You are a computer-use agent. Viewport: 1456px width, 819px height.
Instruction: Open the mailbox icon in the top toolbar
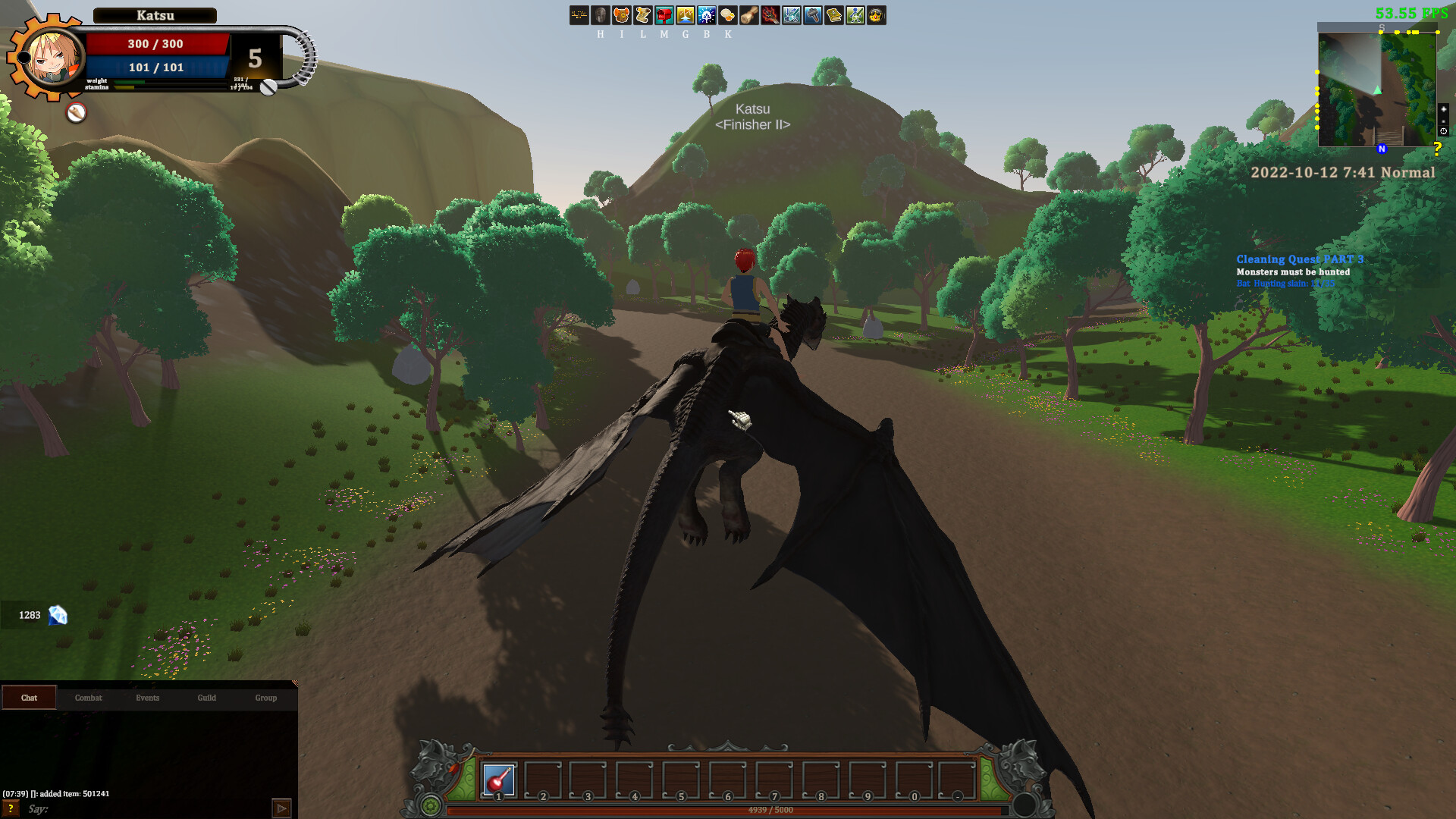664,15
